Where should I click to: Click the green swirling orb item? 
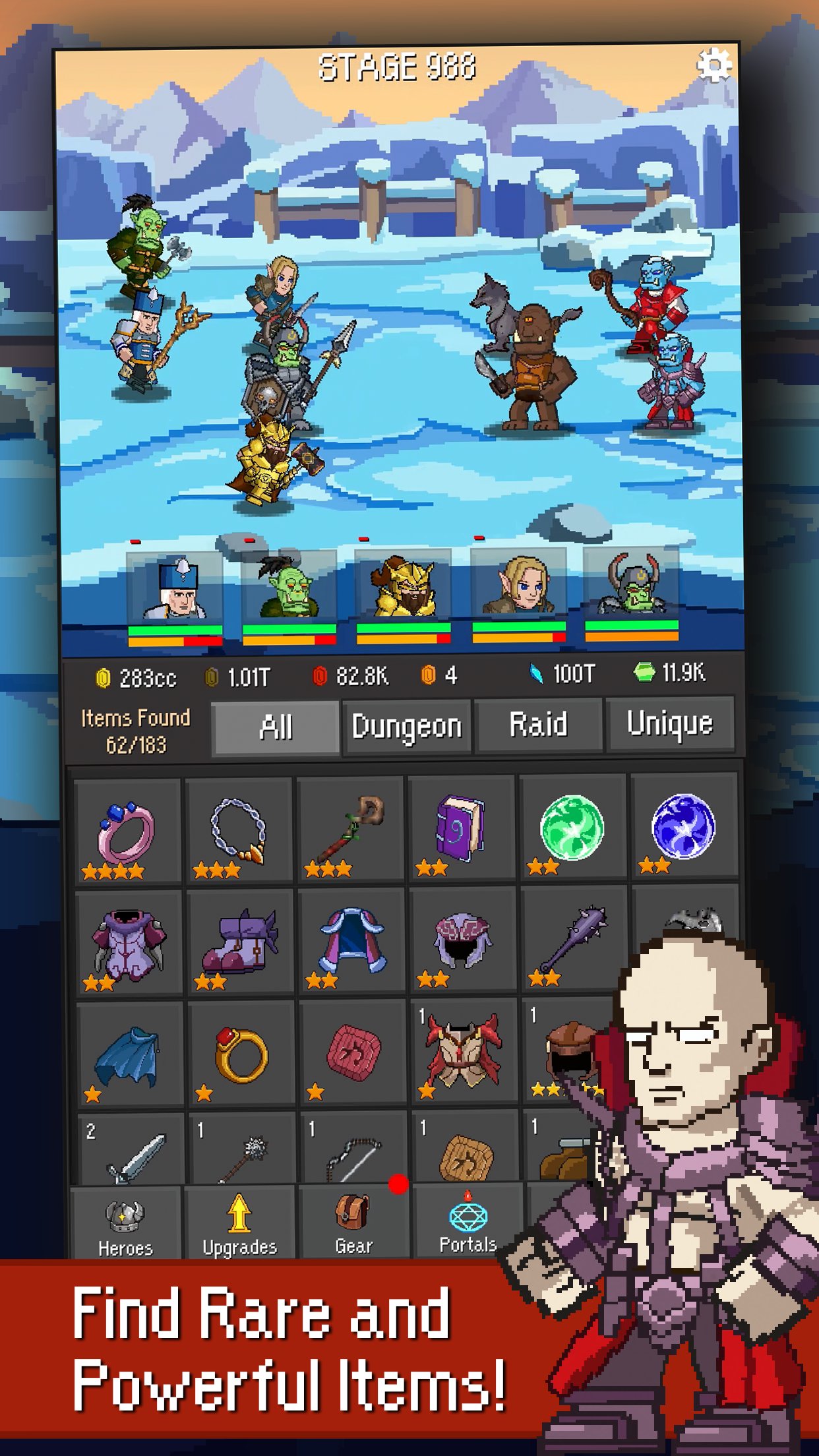[x=572, y=827]
